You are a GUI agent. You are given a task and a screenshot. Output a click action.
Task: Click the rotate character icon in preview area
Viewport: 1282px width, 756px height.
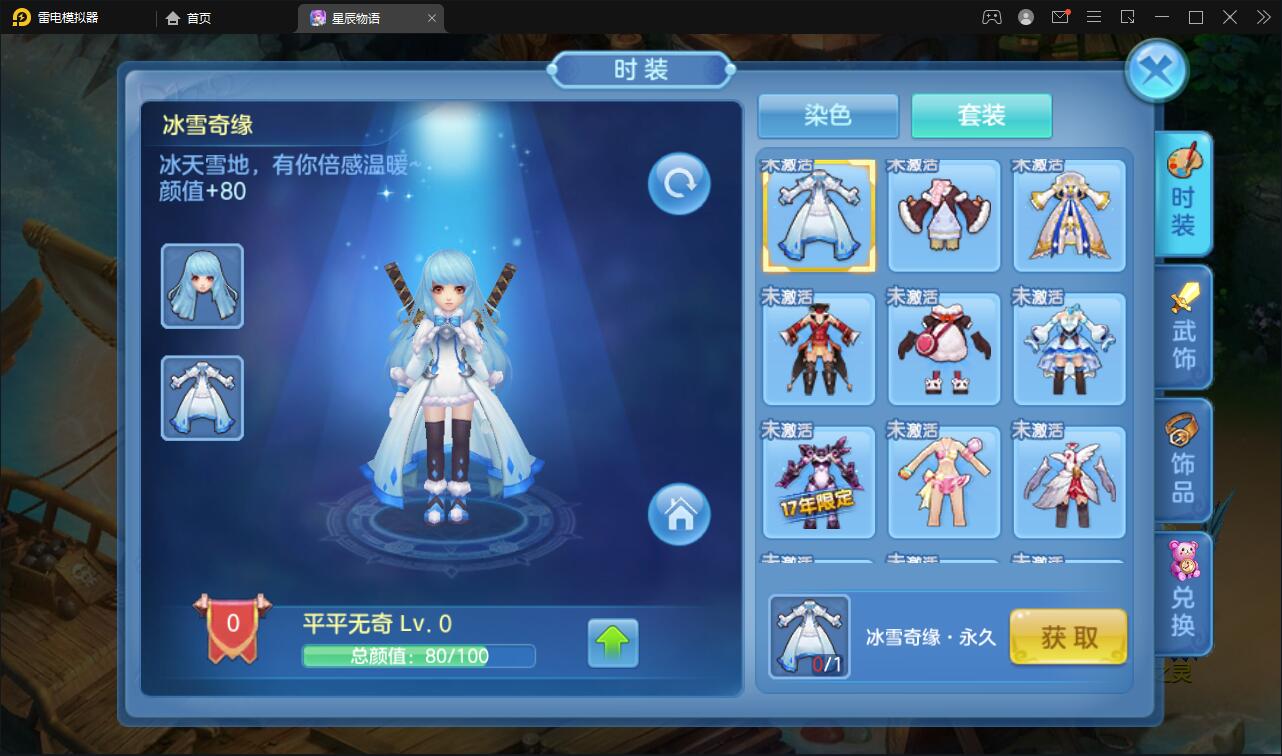click(x=678, y=183)
